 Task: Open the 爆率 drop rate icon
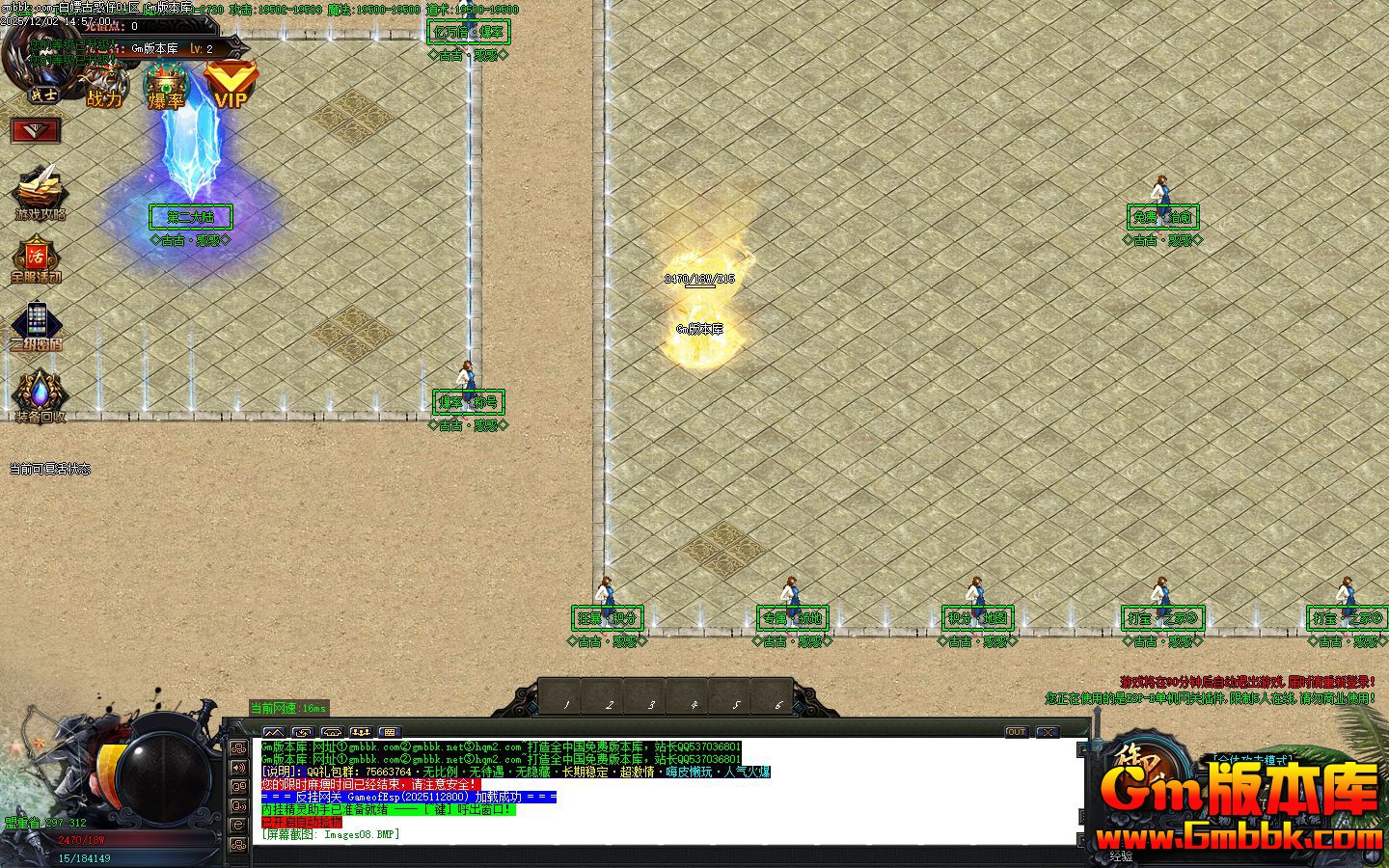166,87
